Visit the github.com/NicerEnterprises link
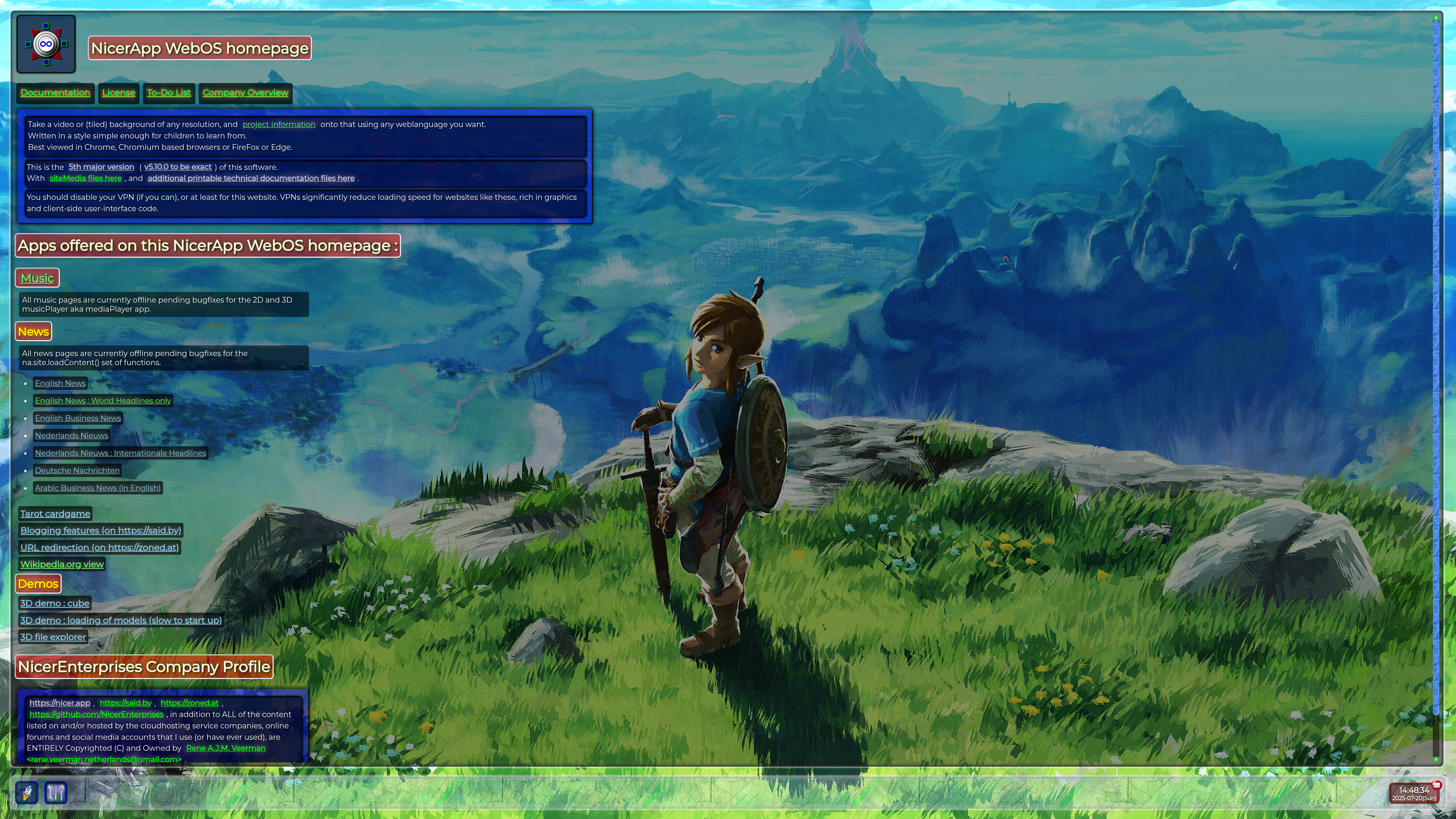 (96, 714)
